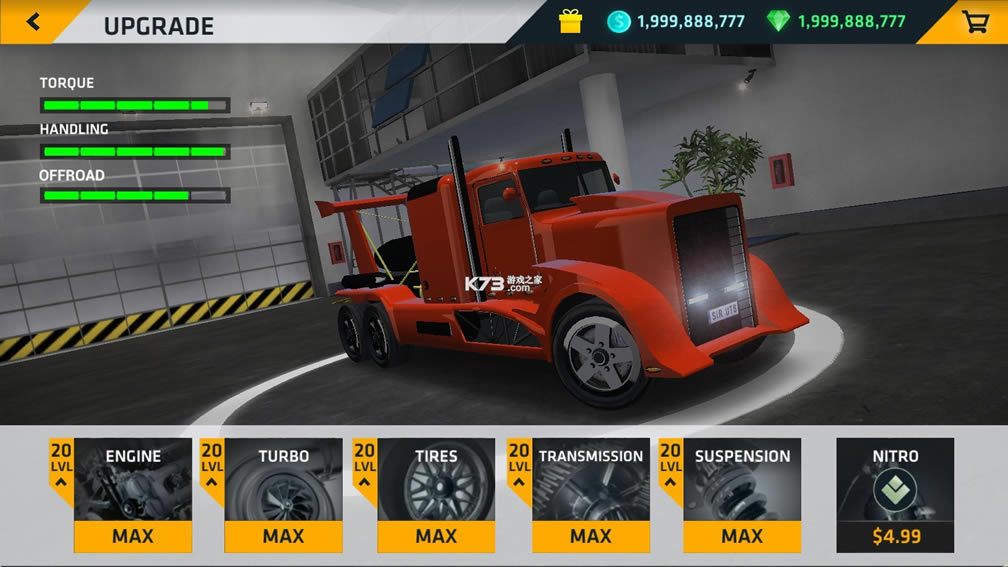
Task: Open the shopping cart store
Action: click(x=975, y=21)
